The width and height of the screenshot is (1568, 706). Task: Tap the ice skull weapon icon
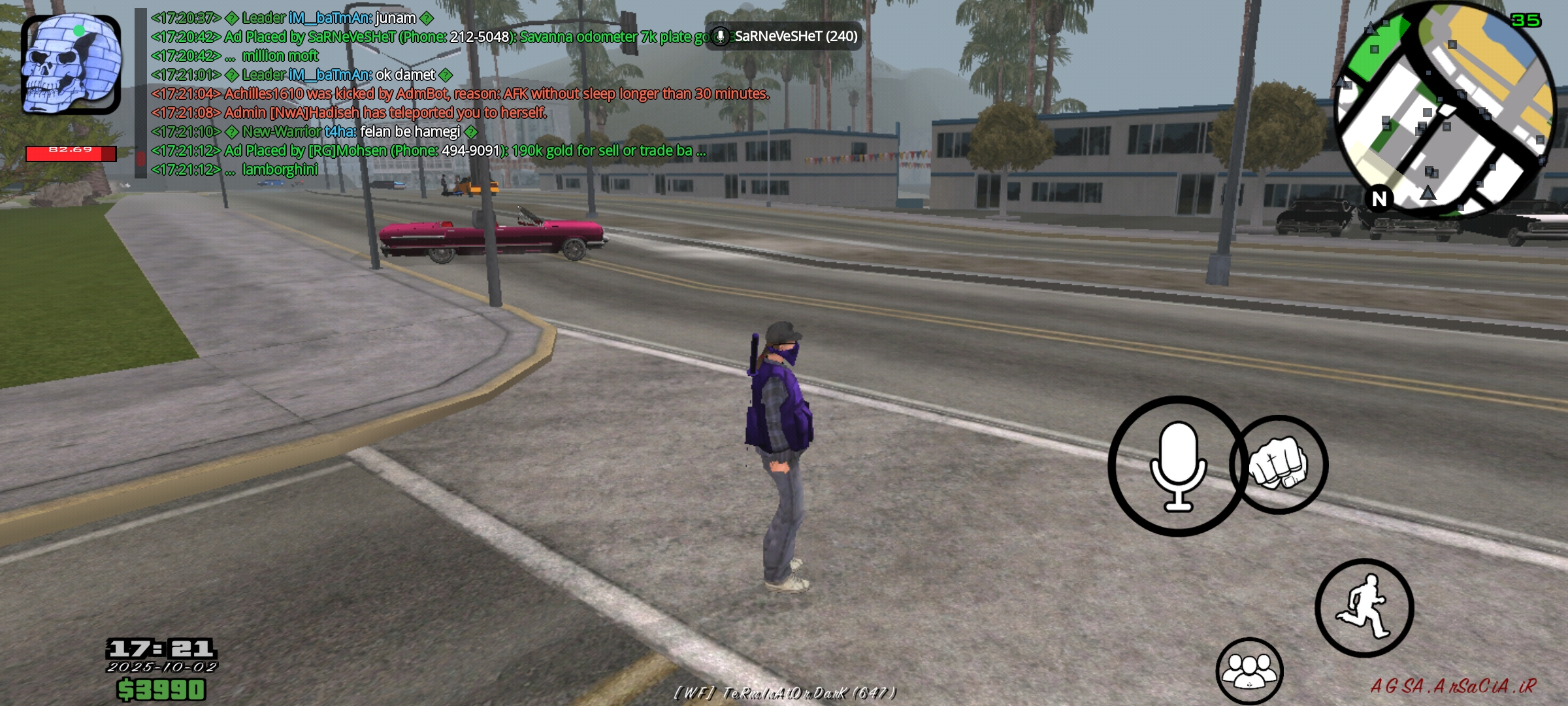click(x=71, y=64)
